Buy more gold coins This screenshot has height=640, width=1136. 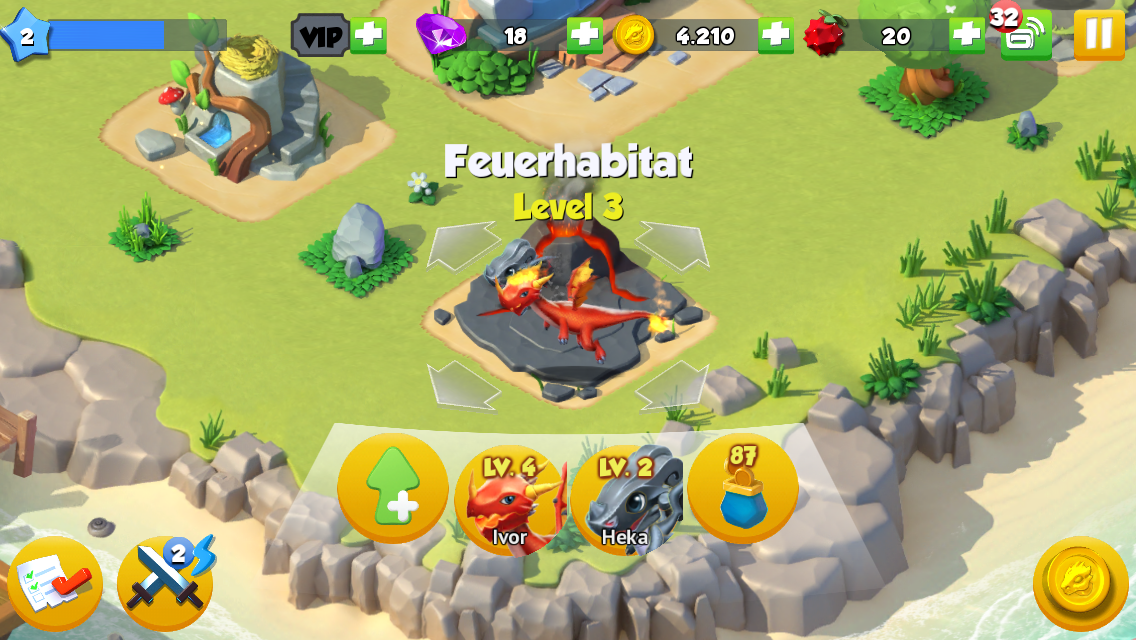[x=775, y=36]
